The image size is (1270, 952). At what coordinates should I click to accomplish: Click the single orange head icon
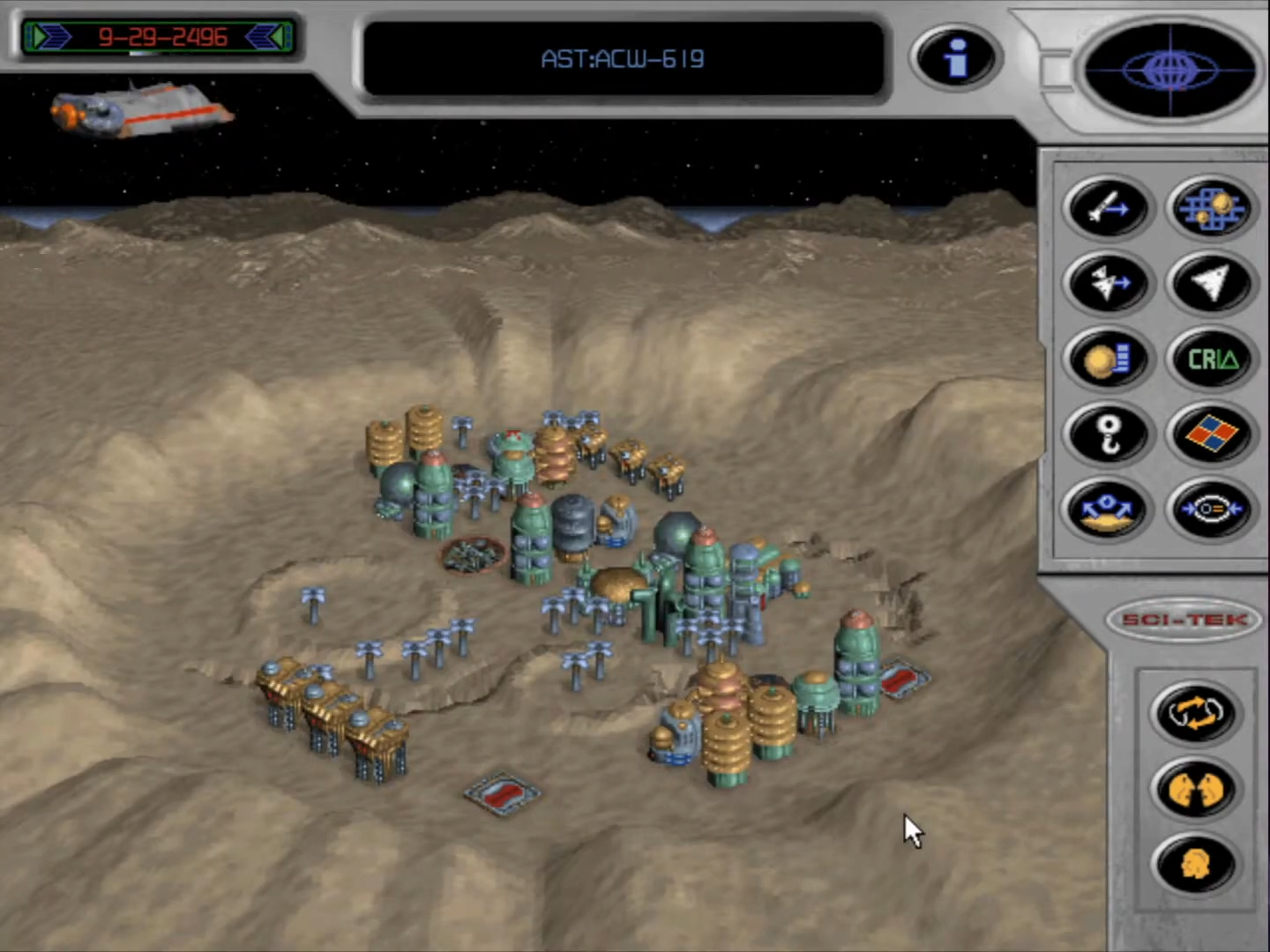point(1195,864)
